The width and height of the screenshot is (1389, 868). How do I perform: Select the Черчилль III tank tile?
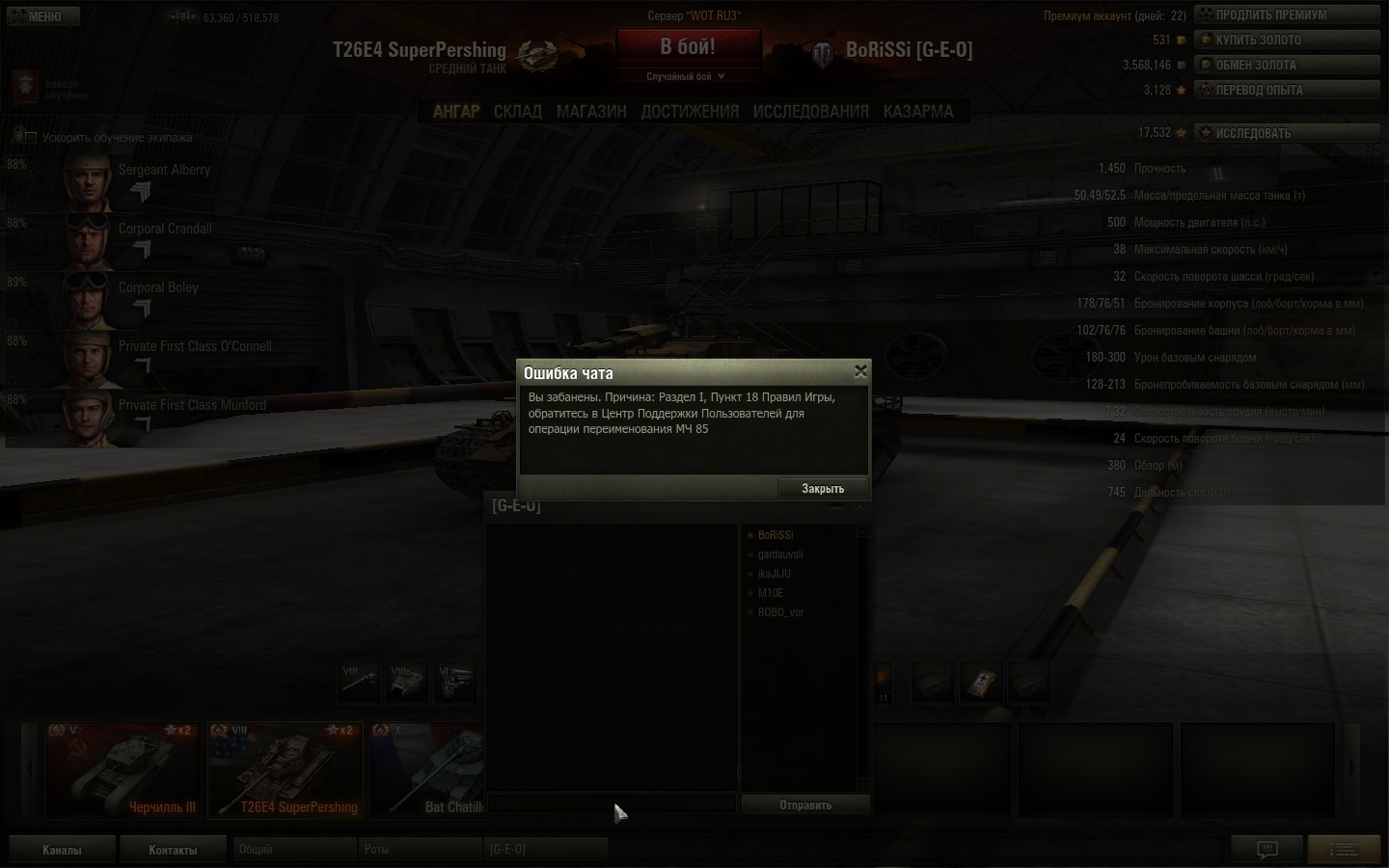click(x=123, y=770)
